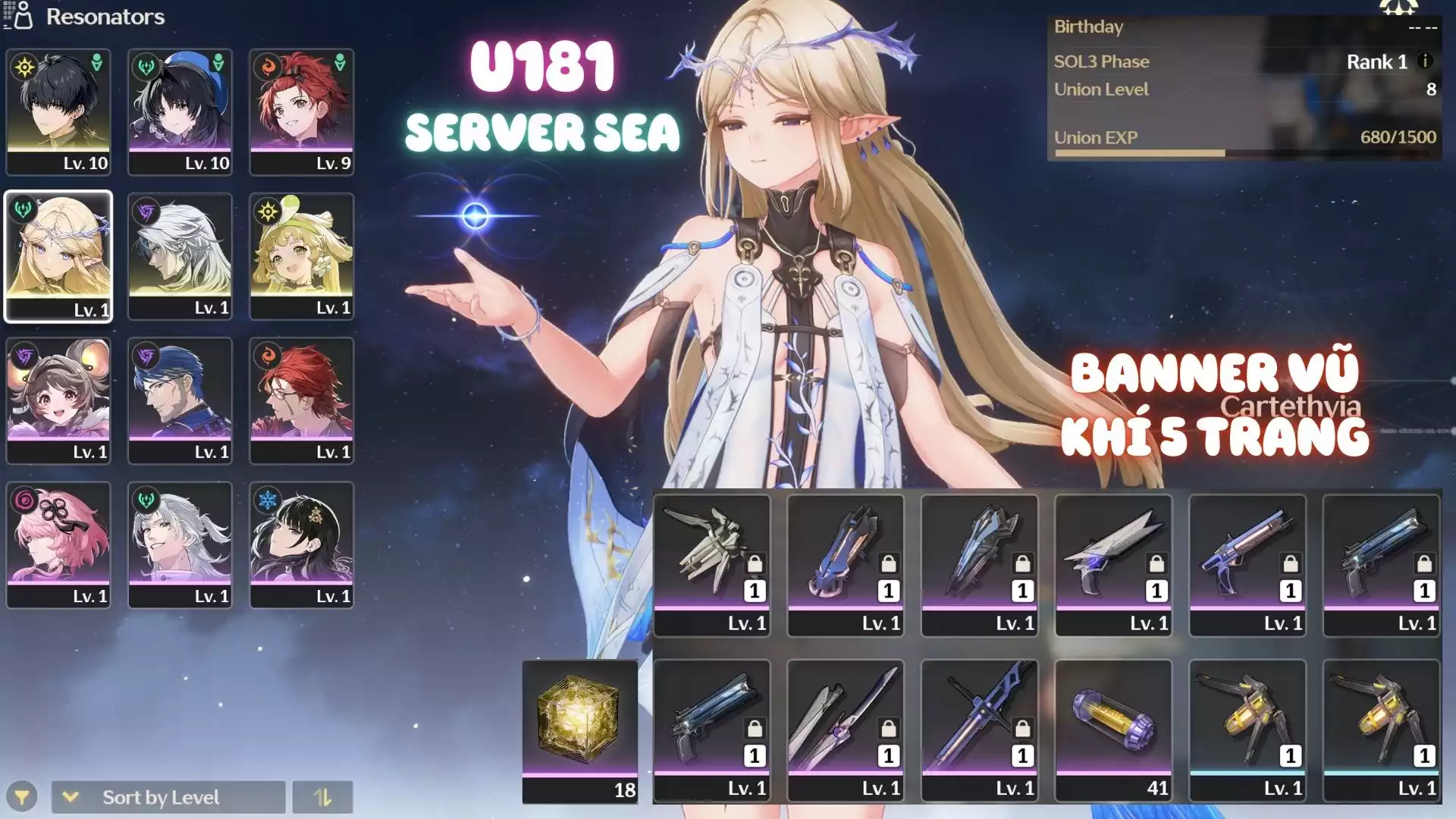The image size is (1456, 819).
Task: Open the Resonators menu icon
Action: click(18, 16)
